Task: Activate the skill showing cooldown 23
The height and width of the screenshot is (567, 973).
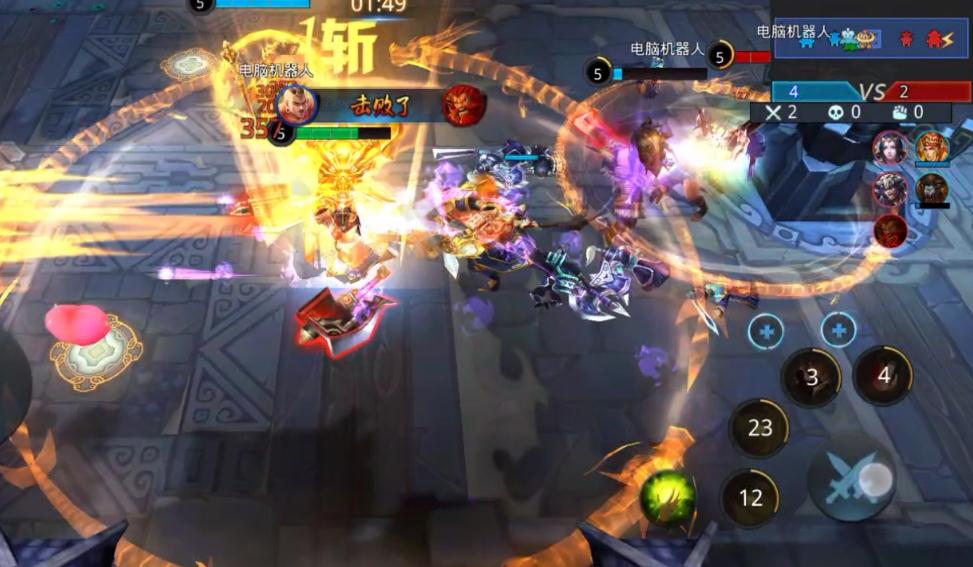Action: pos(760,428)
